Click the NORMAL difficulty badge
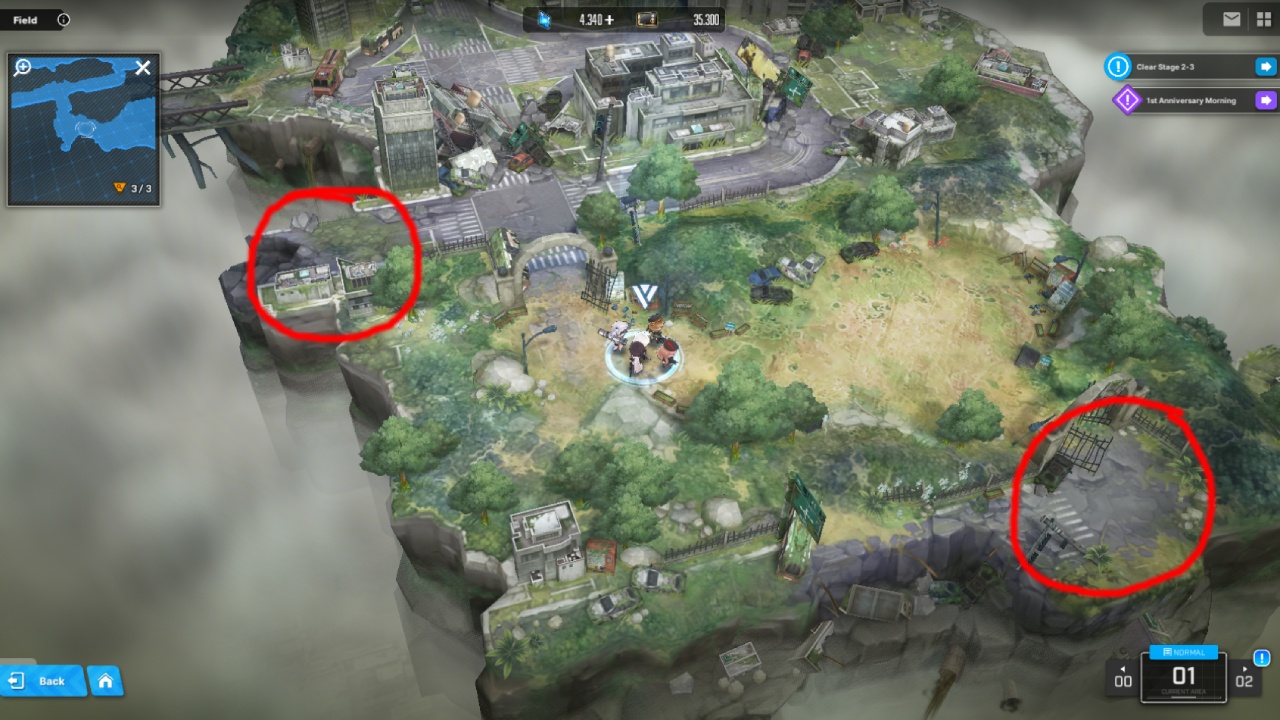1280x720 pixels. (1183, 652)
